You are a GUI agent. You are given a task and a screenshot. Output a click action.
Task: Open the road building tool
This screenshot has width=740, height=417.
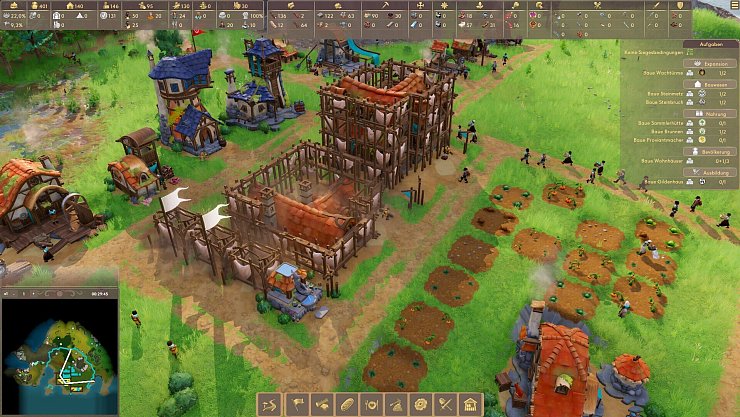(x=271, y=404)
